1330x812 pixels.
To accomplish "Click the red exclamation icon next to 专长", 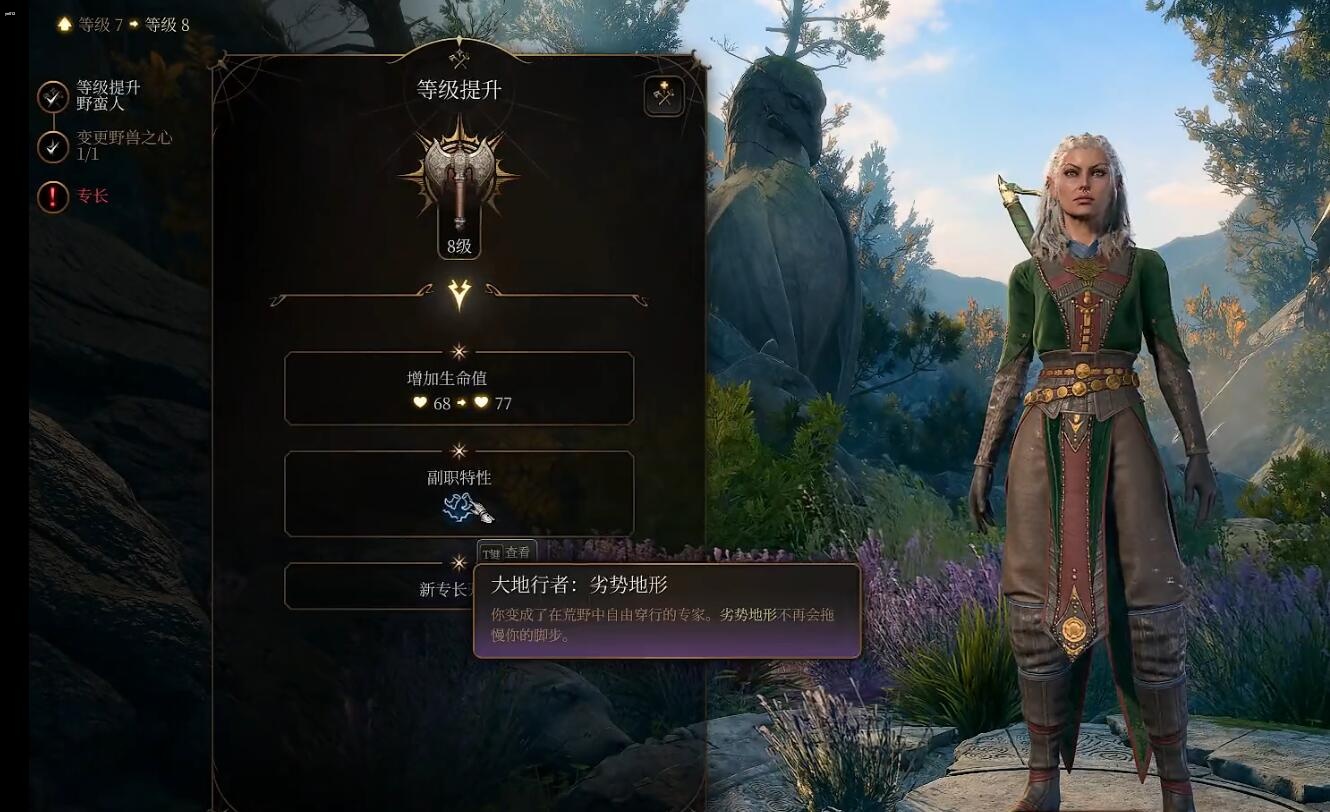I will coord(52,197).
